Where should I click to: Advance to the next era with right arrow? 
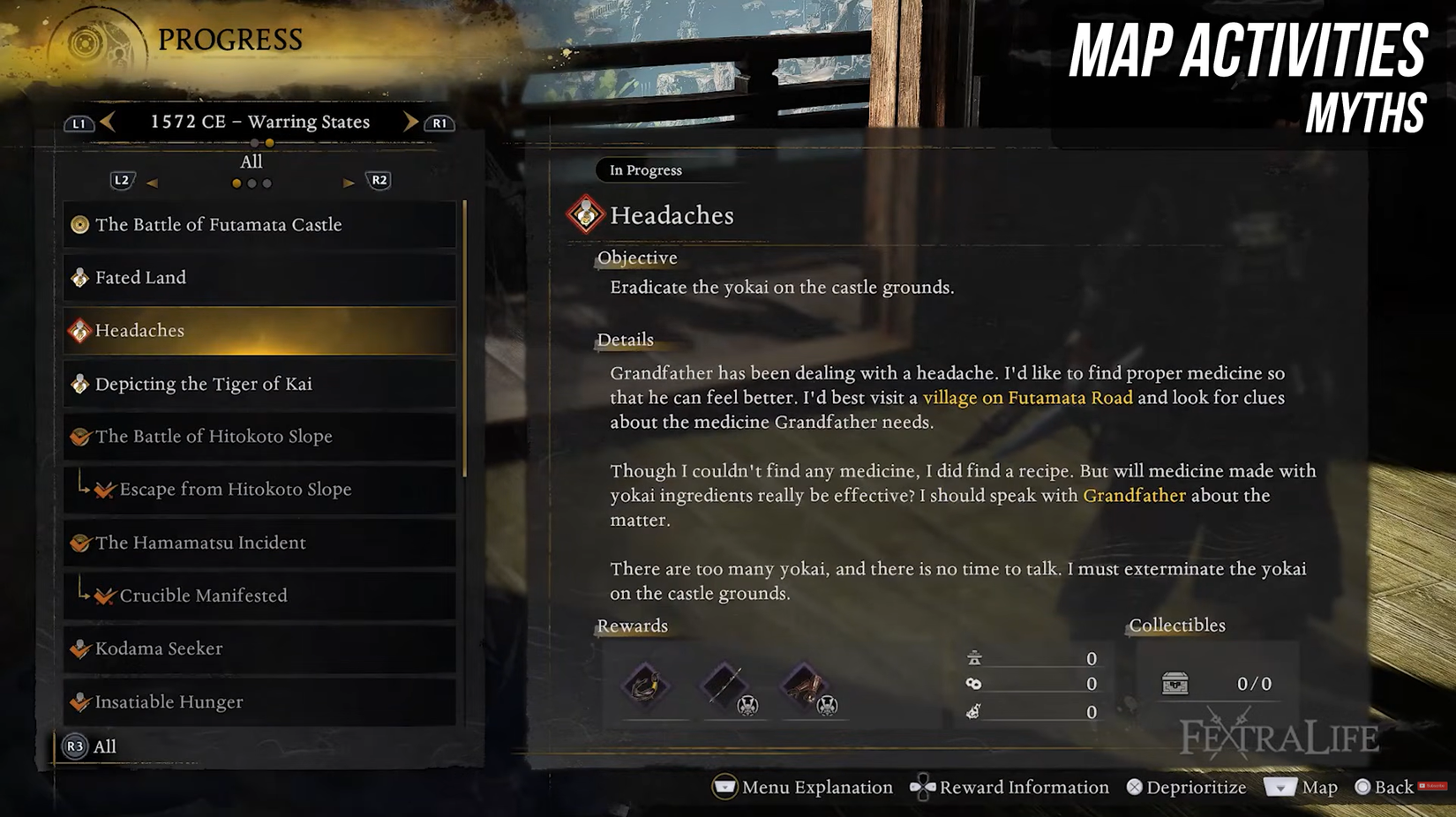coord(410,122)
